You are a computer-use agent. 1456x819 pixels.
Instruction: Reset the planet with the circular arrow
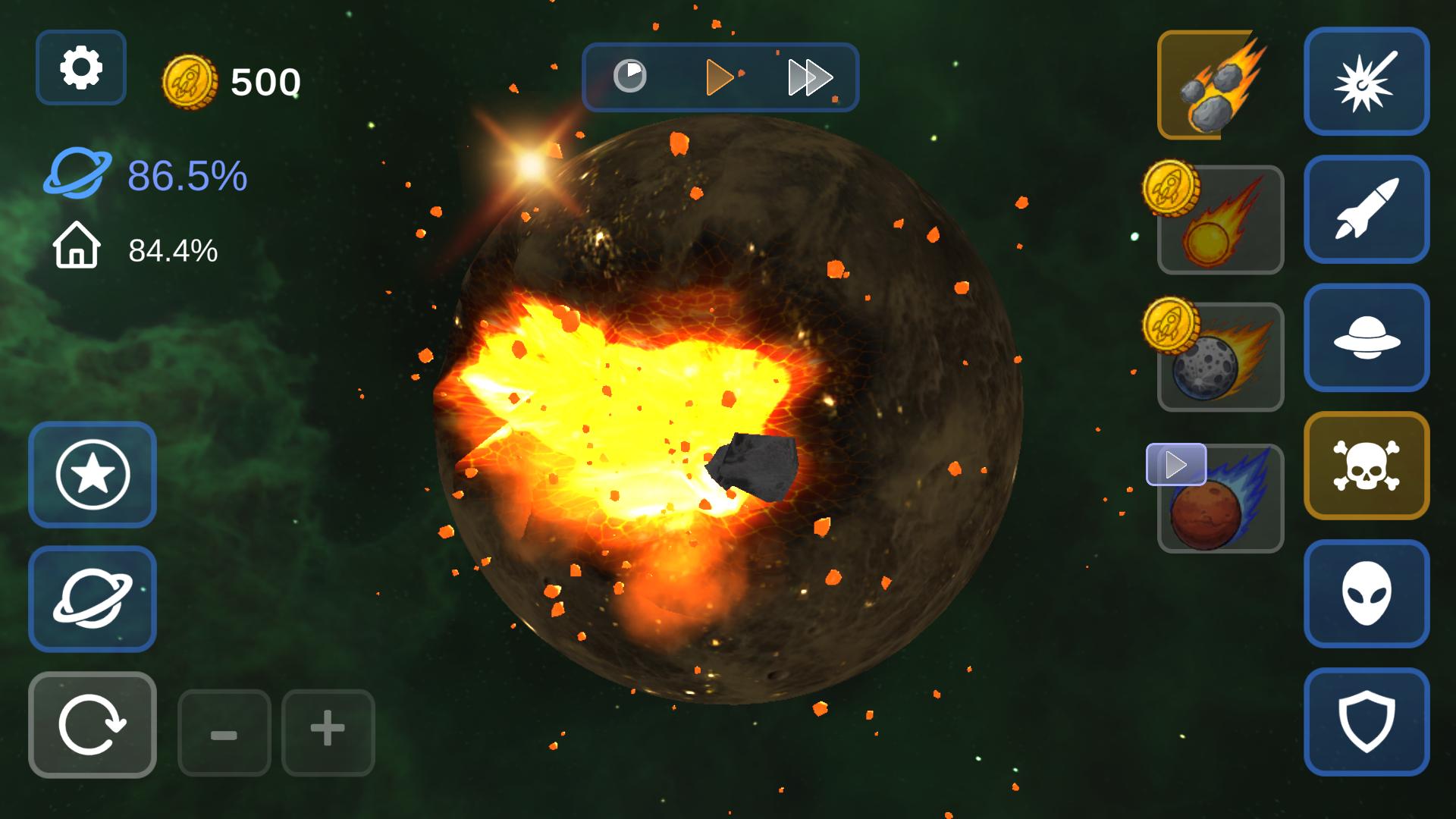coord(93,725)
